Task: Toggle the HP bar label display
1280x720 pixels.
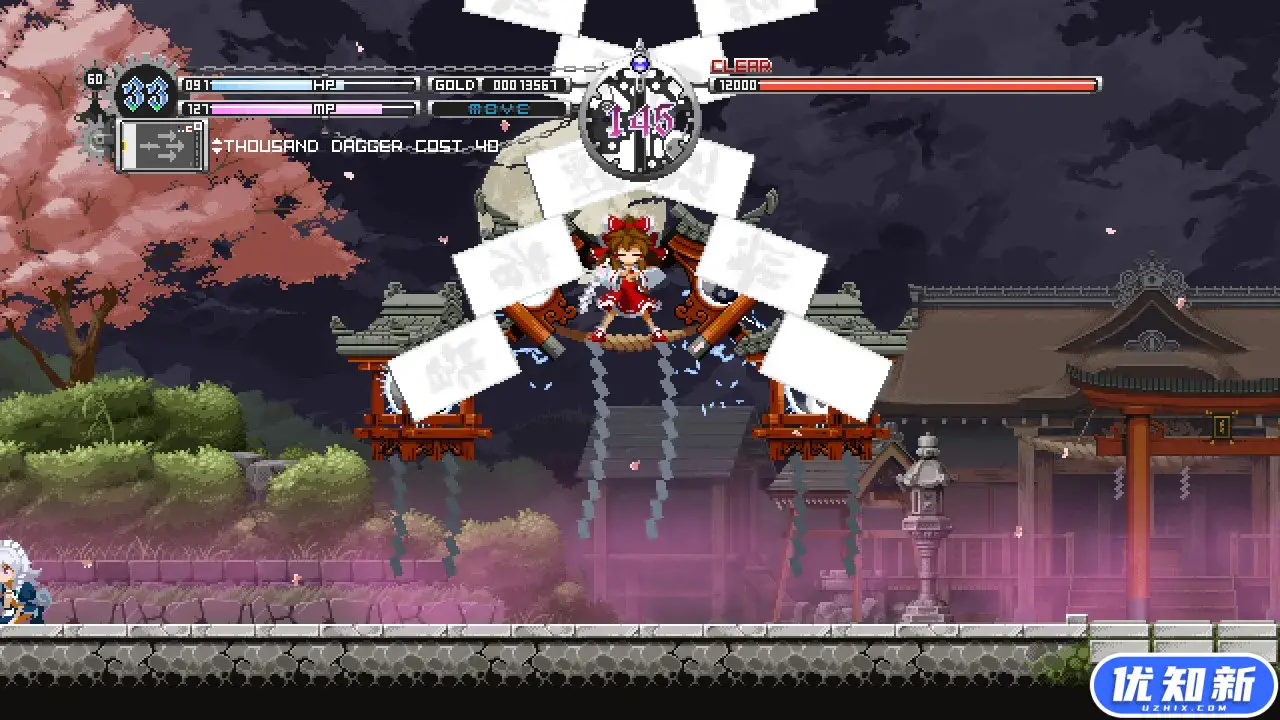Action: (324, 85)
